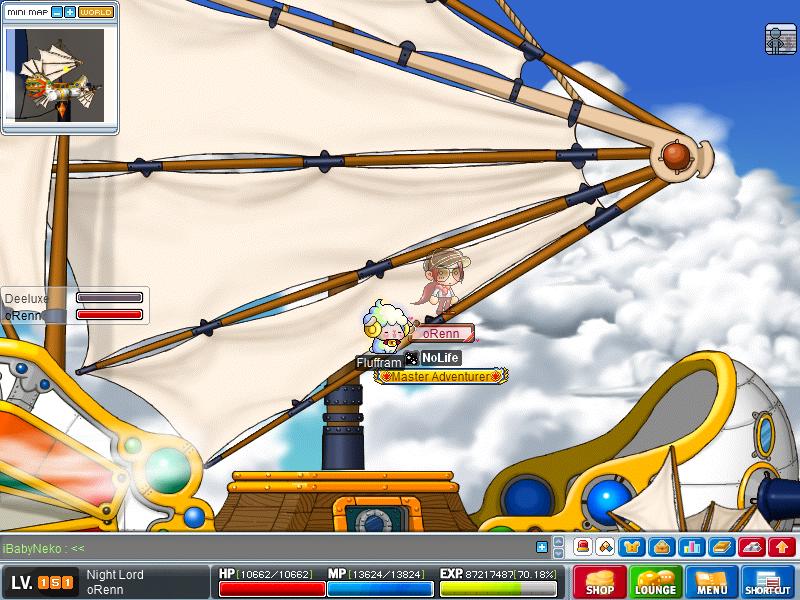Click the character silhouette icon top right
Screen dimensions: 800x600
point(780,39)
